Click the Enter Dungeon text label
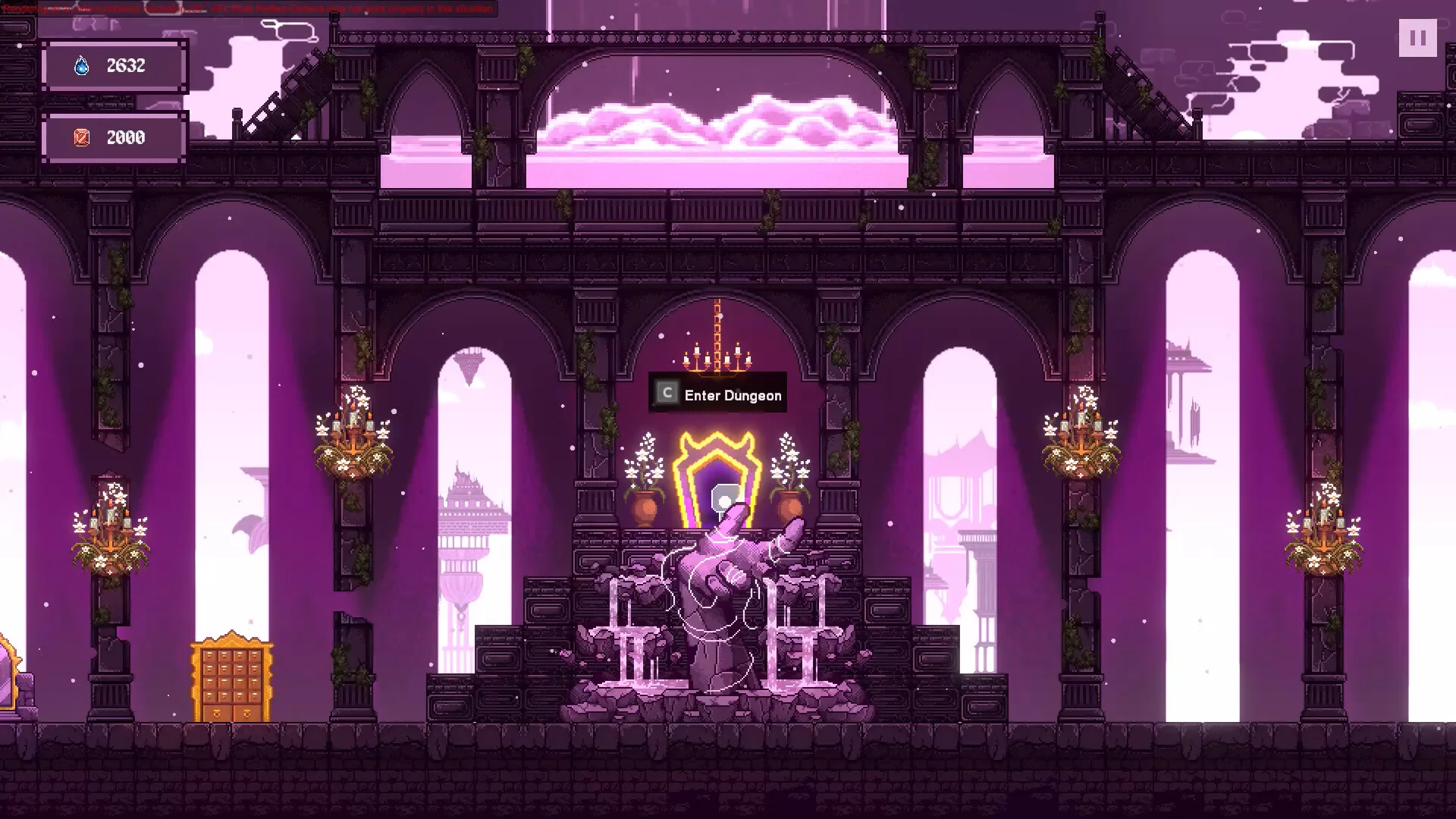Screen dimensions: 1456x819 click(x=733, y=396)
